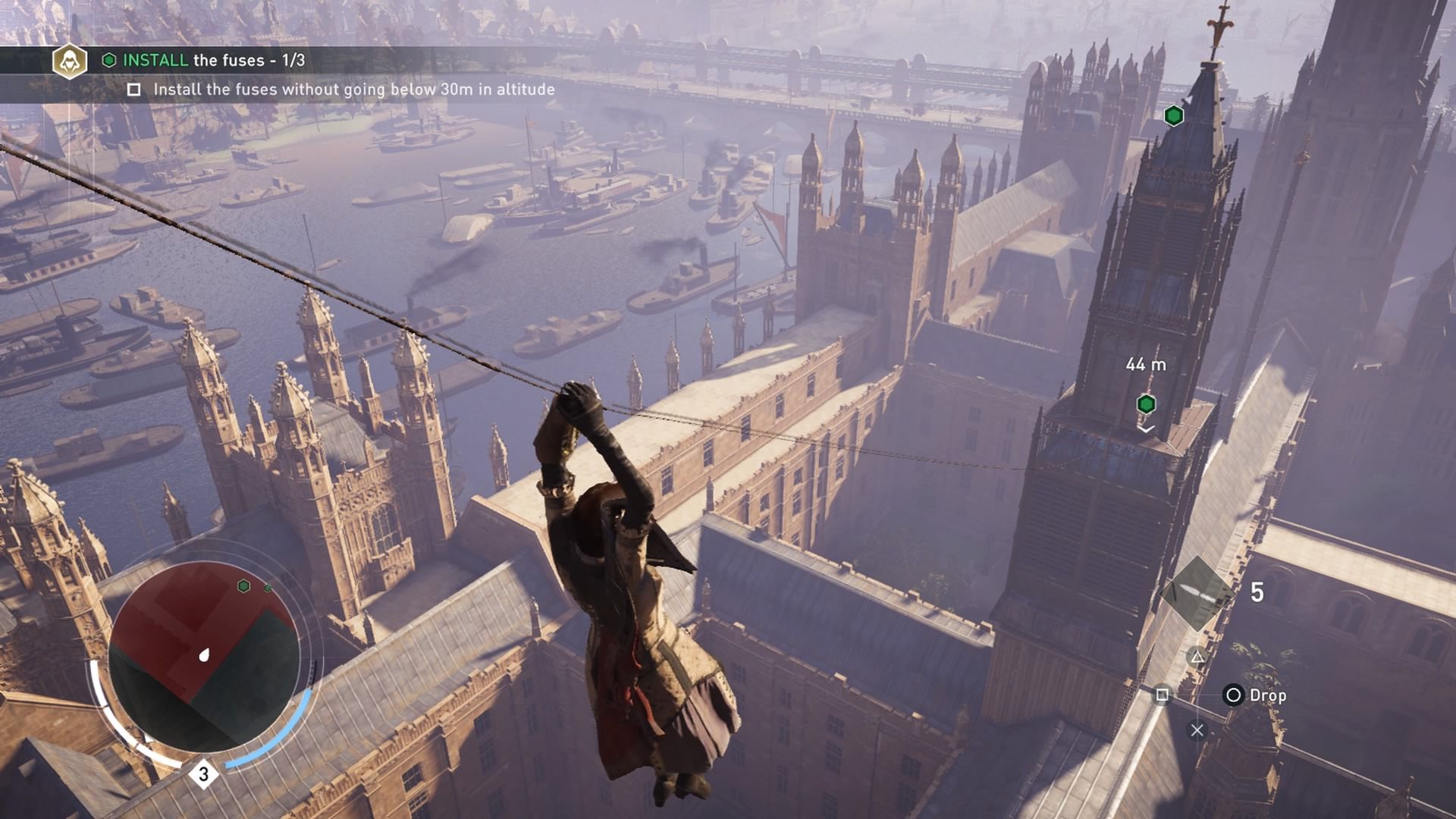Click the green hexagon marker on the minimap

pyautogui.click(x=244, y=586)
